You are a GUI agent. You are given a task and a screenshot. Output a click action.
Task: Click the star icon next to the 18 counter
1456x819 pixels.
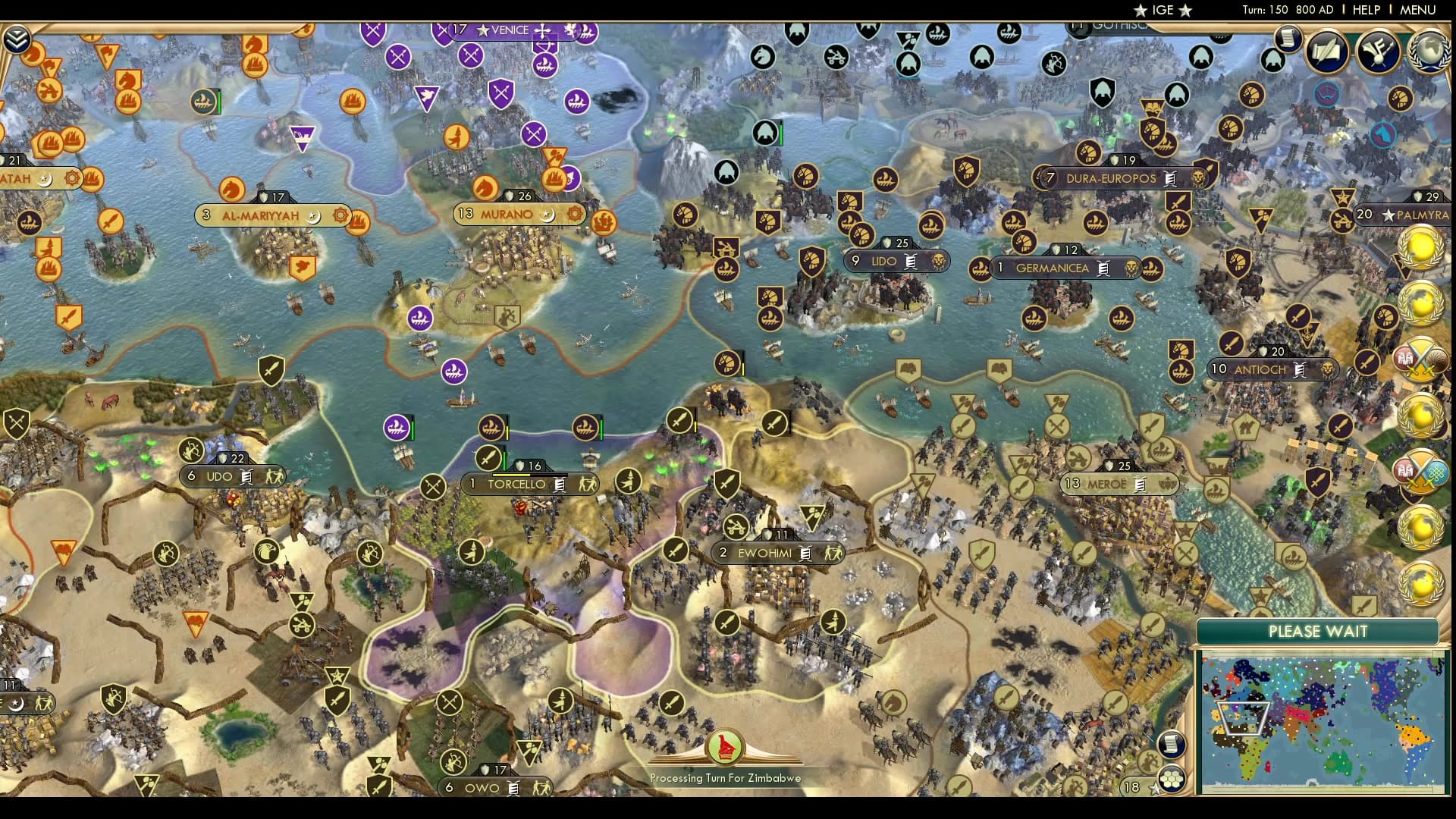coord(1155,789)
